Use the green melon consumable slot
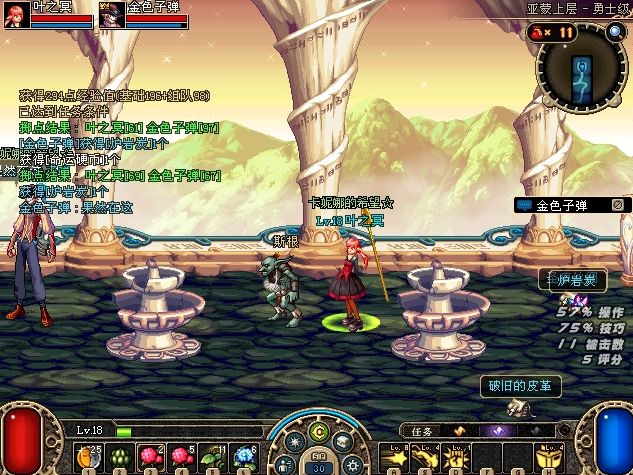This screenshot has height=475, width=633. pyautogui.click(x=118, y=455)
